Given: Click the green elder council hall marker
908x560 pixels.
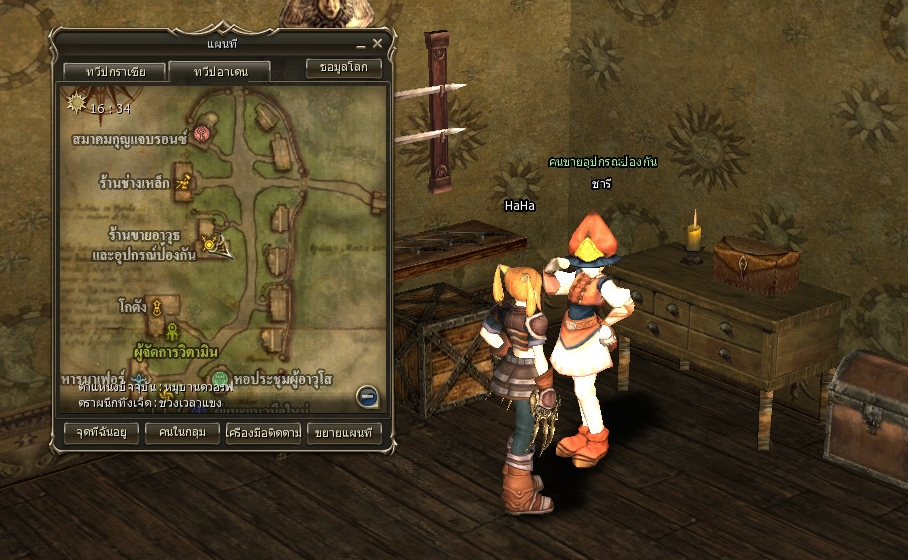Looking at the screenshot, I should tap(220, 378).
